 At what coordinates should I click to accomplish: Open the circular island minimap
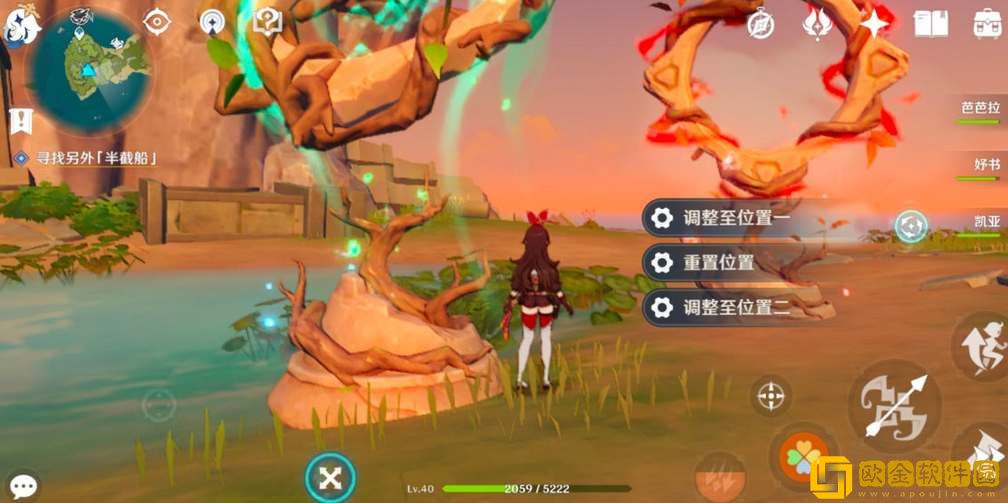coord(90,68)
